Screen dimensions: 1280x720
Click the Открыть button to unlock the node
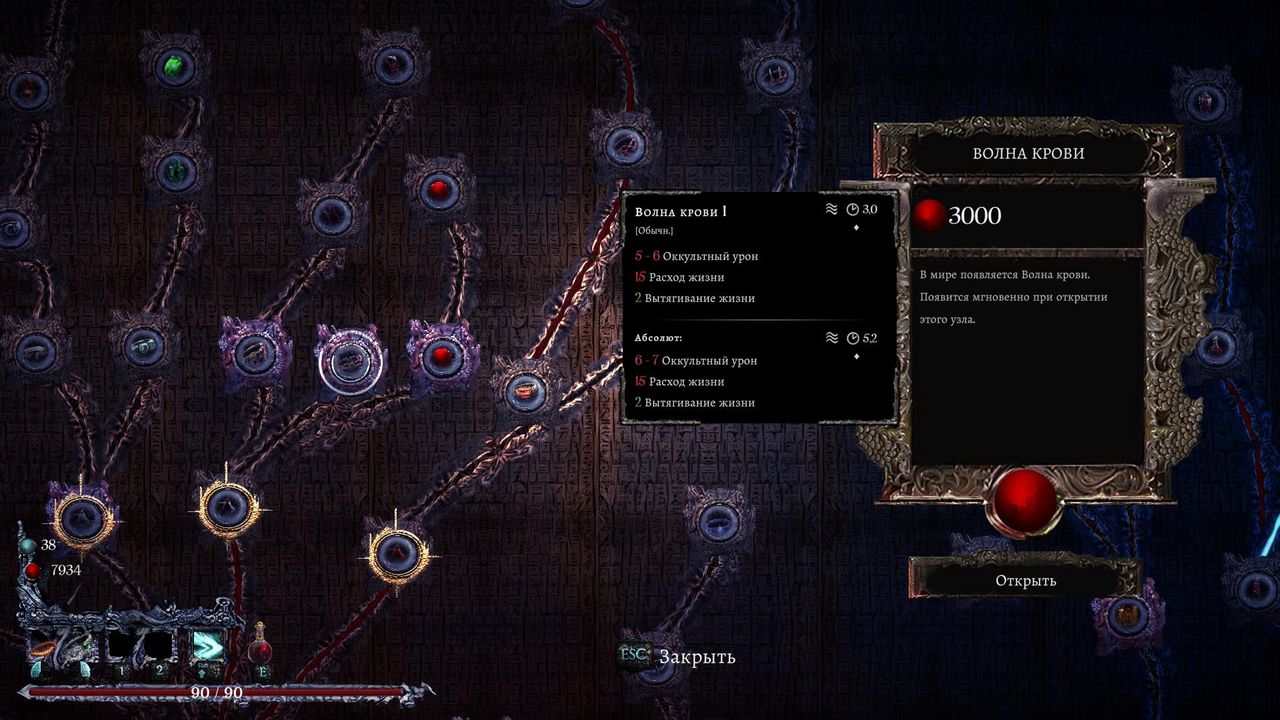click(x=1025, y=580)
